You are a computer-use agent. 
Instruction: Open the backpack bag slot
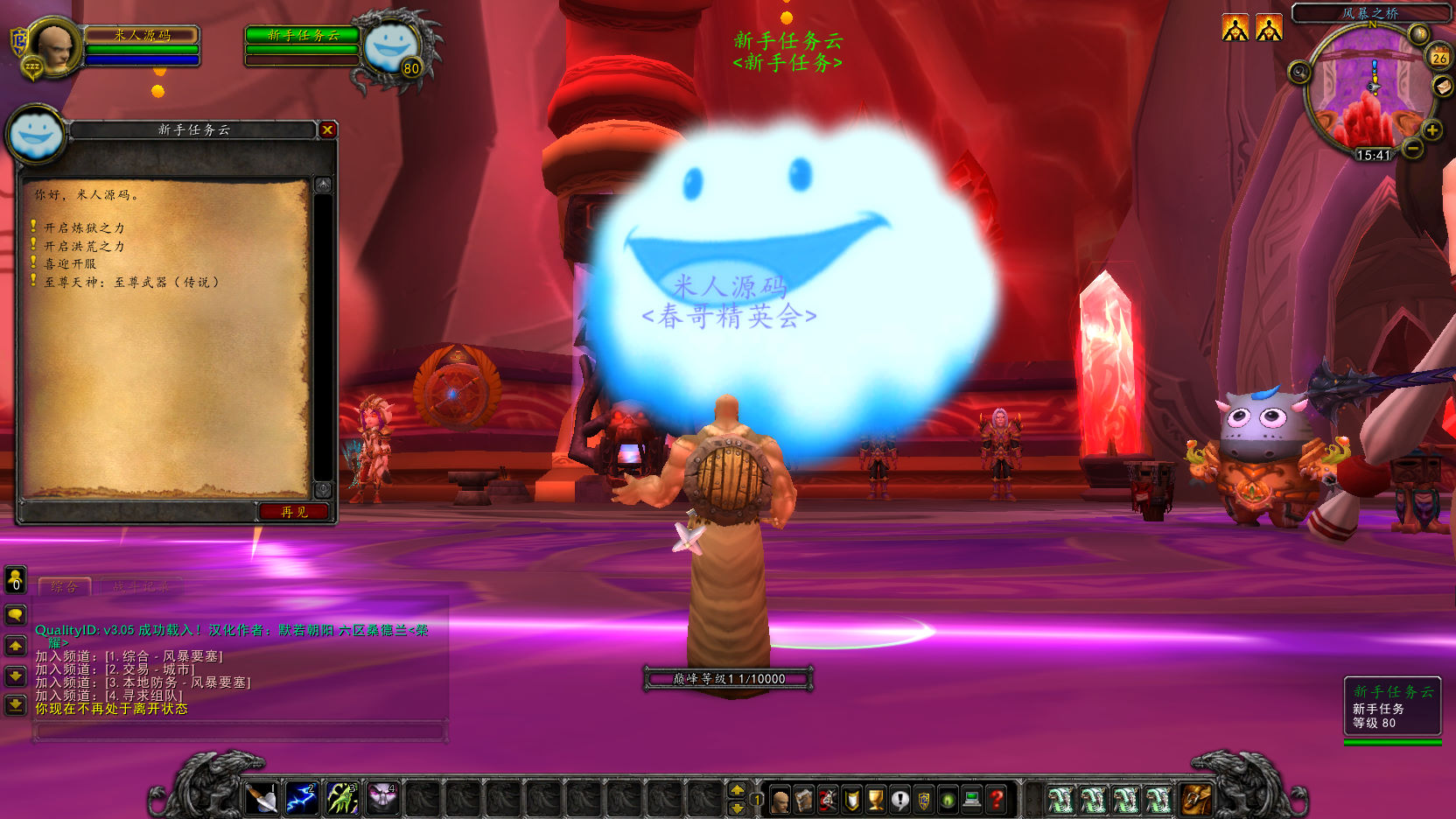[1195, 798]
